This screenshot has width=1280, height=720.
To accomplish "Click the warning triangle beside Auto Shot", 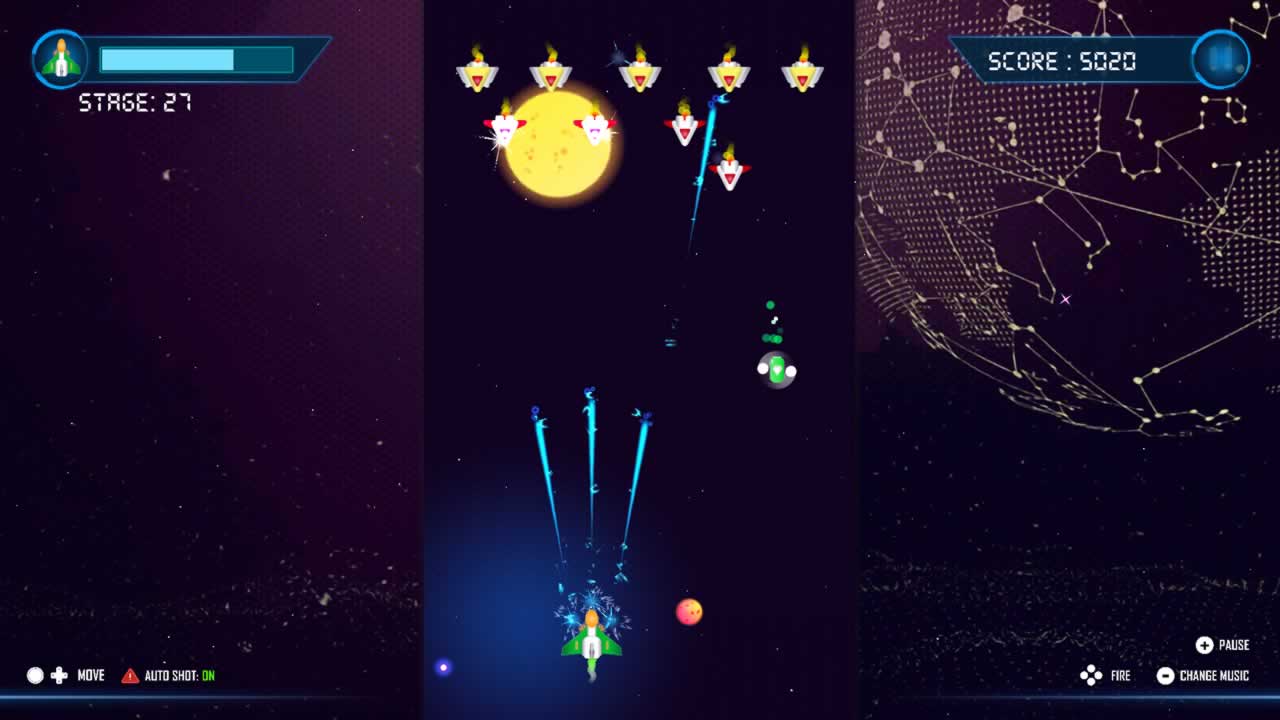I will 128,675.
